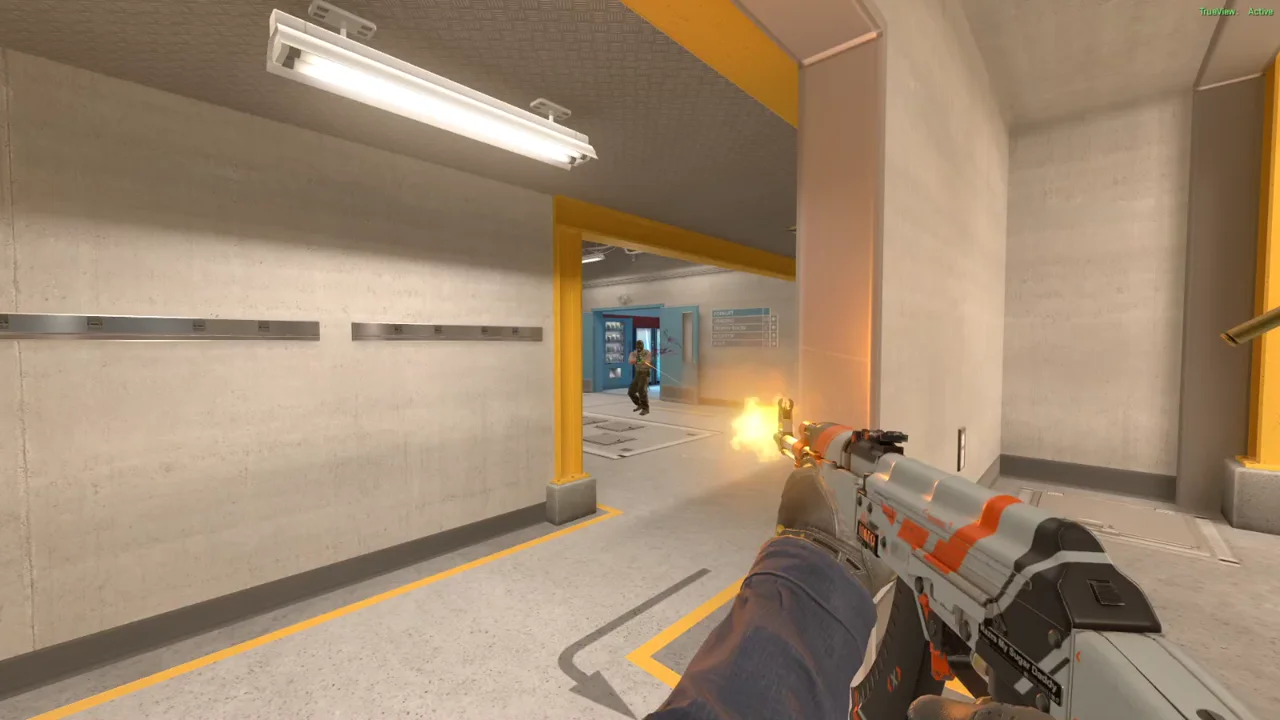Select the small icon beside the first directory row
Screen dimensions: 1280x720
(774, 320)
